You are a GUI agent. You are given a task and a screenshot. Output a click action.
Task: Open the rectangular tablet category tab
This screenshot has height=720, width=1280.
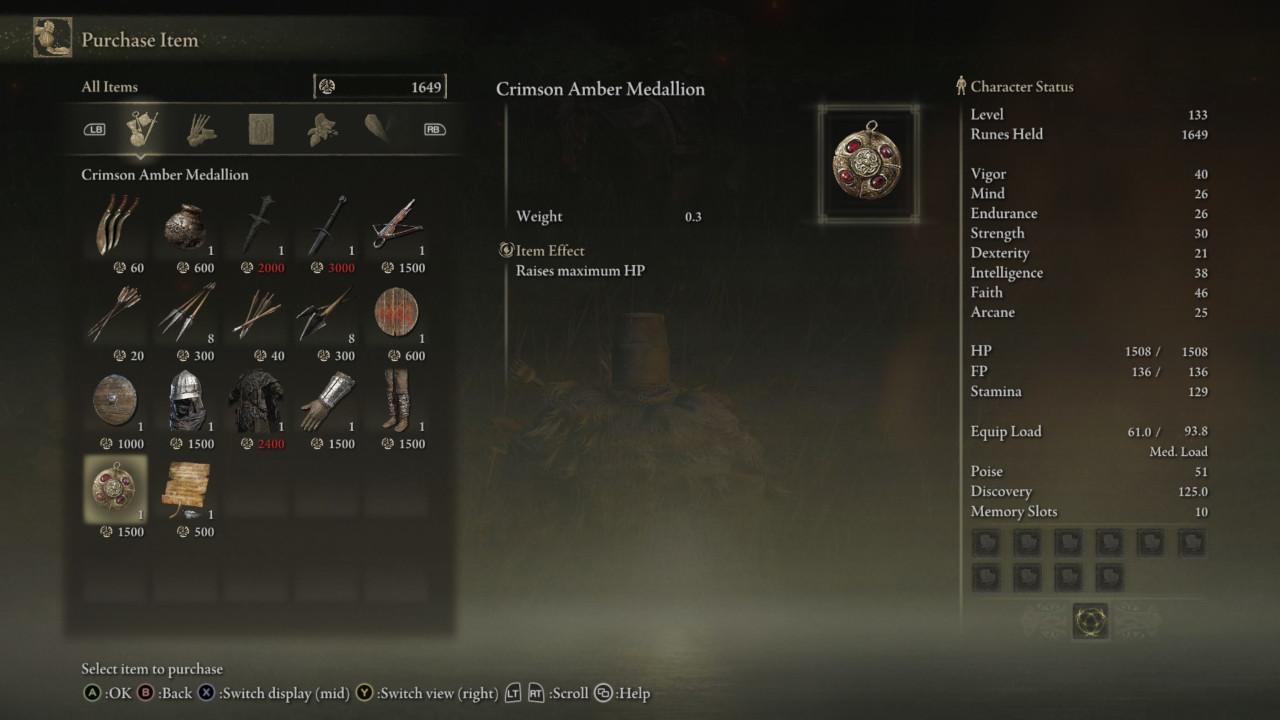(262, 129)
